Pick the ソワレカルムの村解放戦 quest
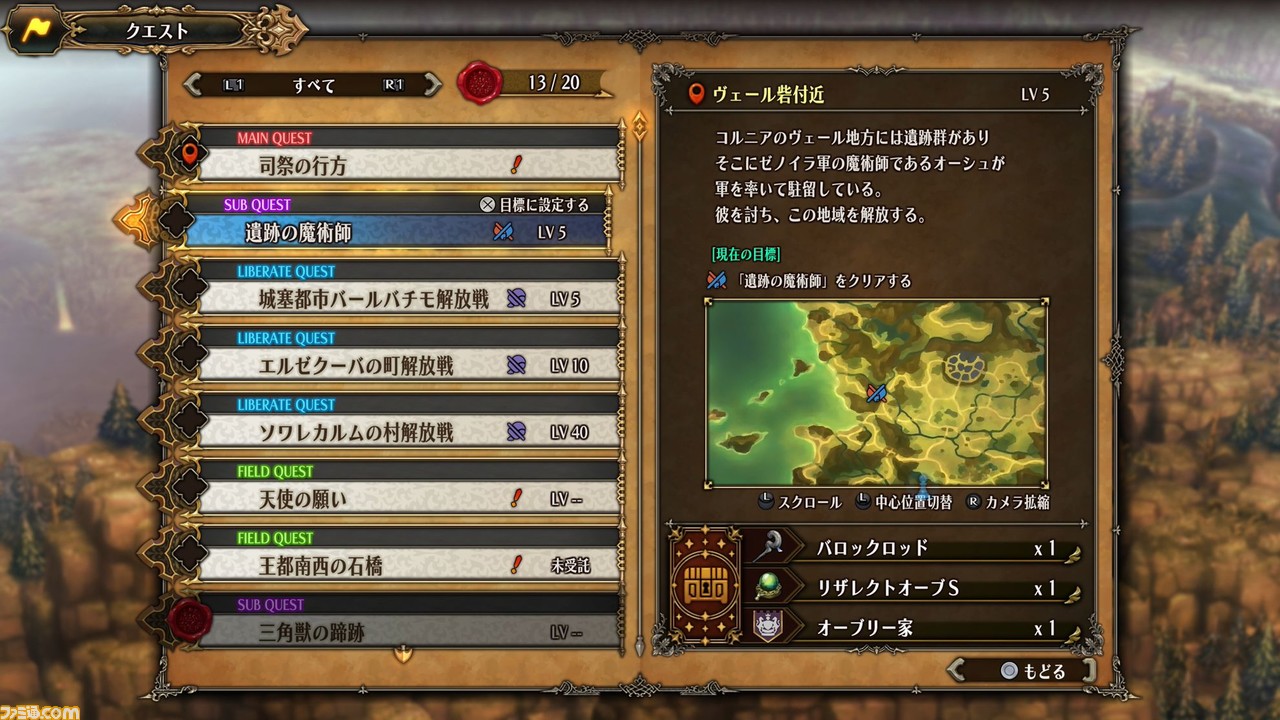 [x=408, y=432]
